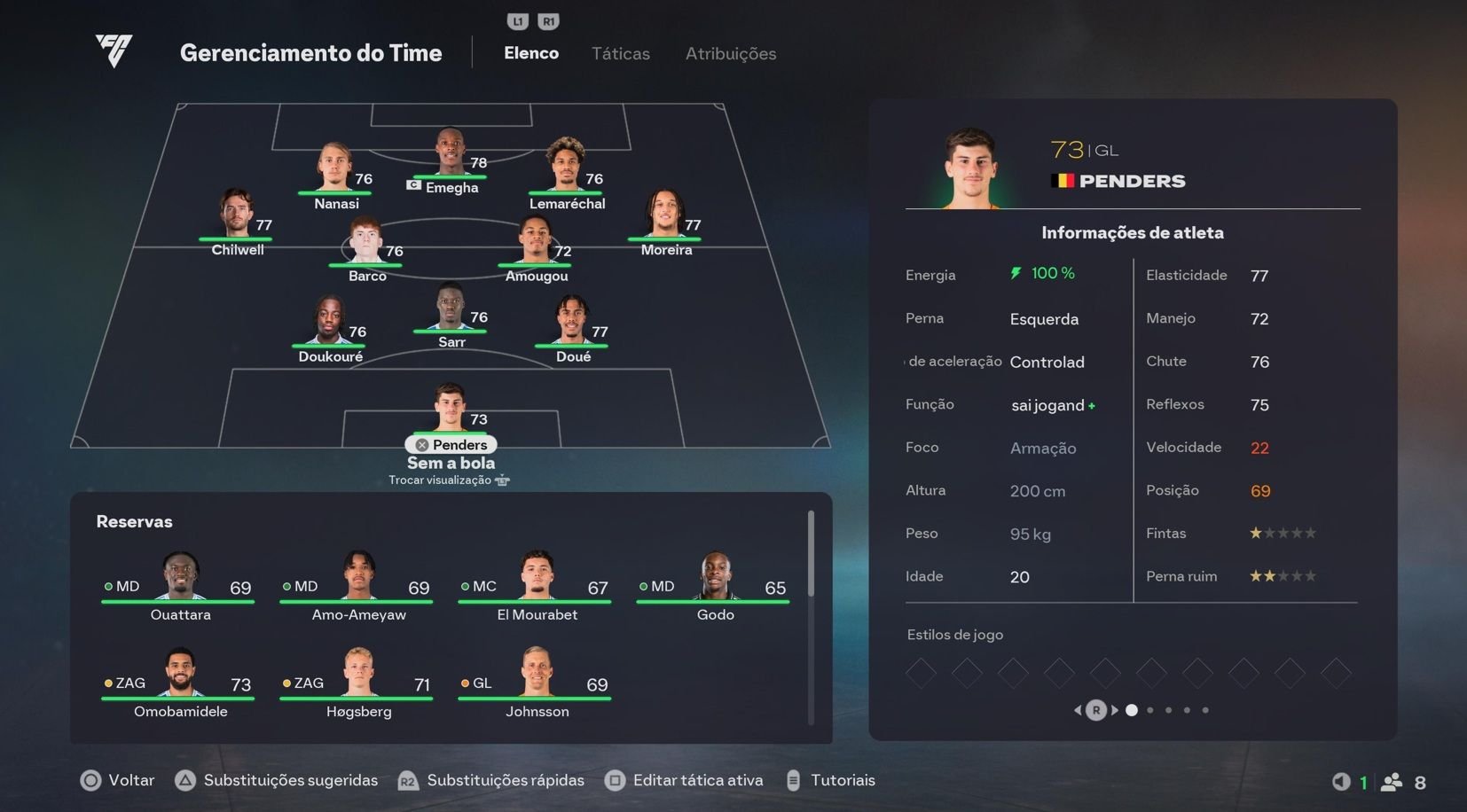Expand the green plus next to sai jogand

pyautogui.click(x=1092, y=404)
